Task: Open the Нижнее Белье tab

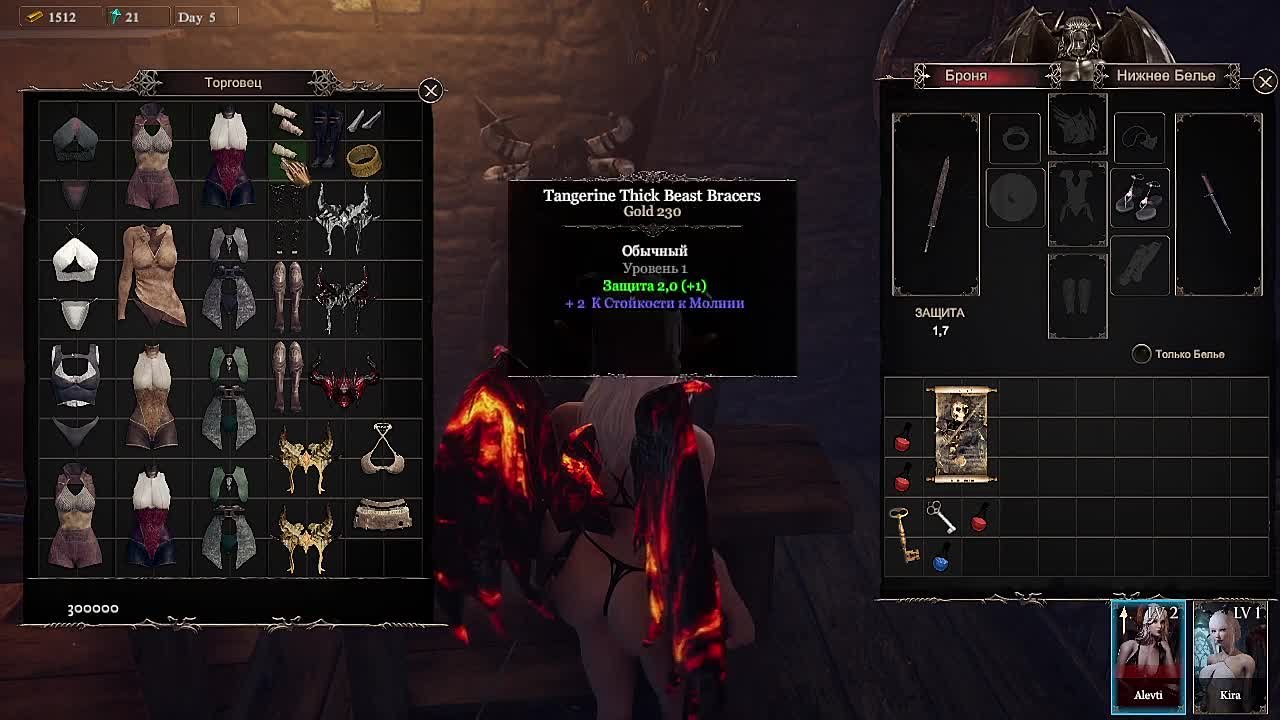Action: (x=1165, y=76)
